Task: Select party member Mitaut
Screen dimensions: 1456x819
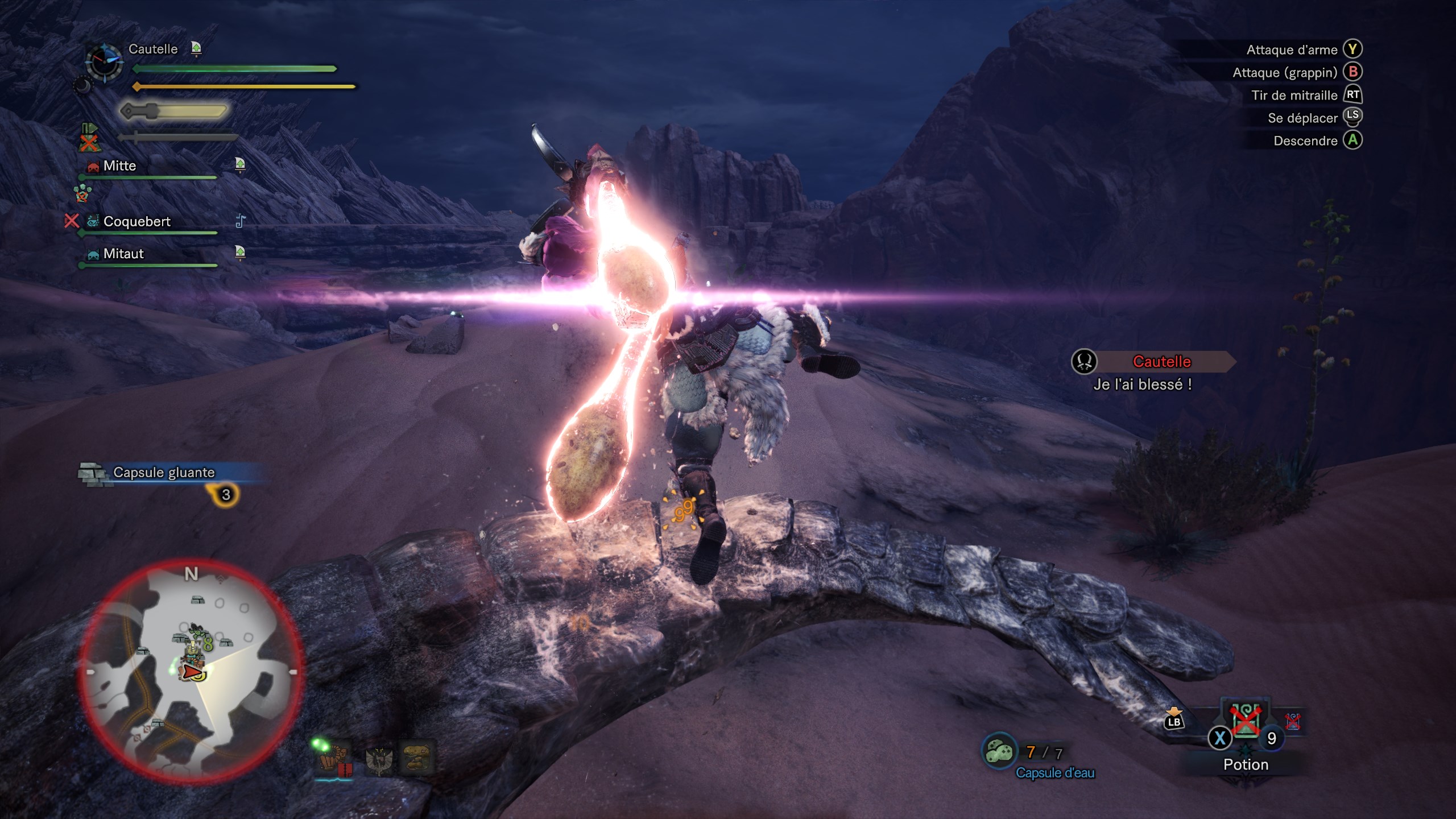Action: [123, 254]
